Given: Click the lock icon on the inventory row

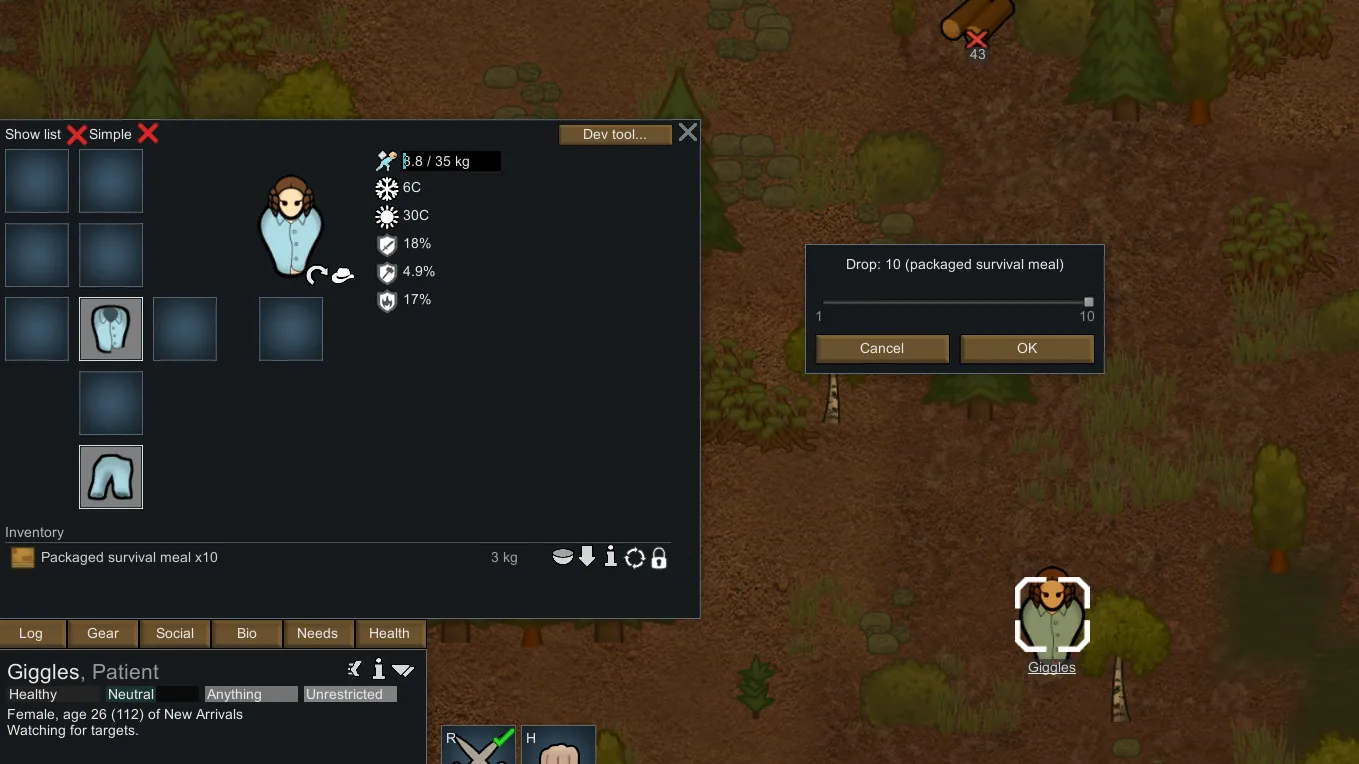Looking at the screenshot, I should (659, 558).
